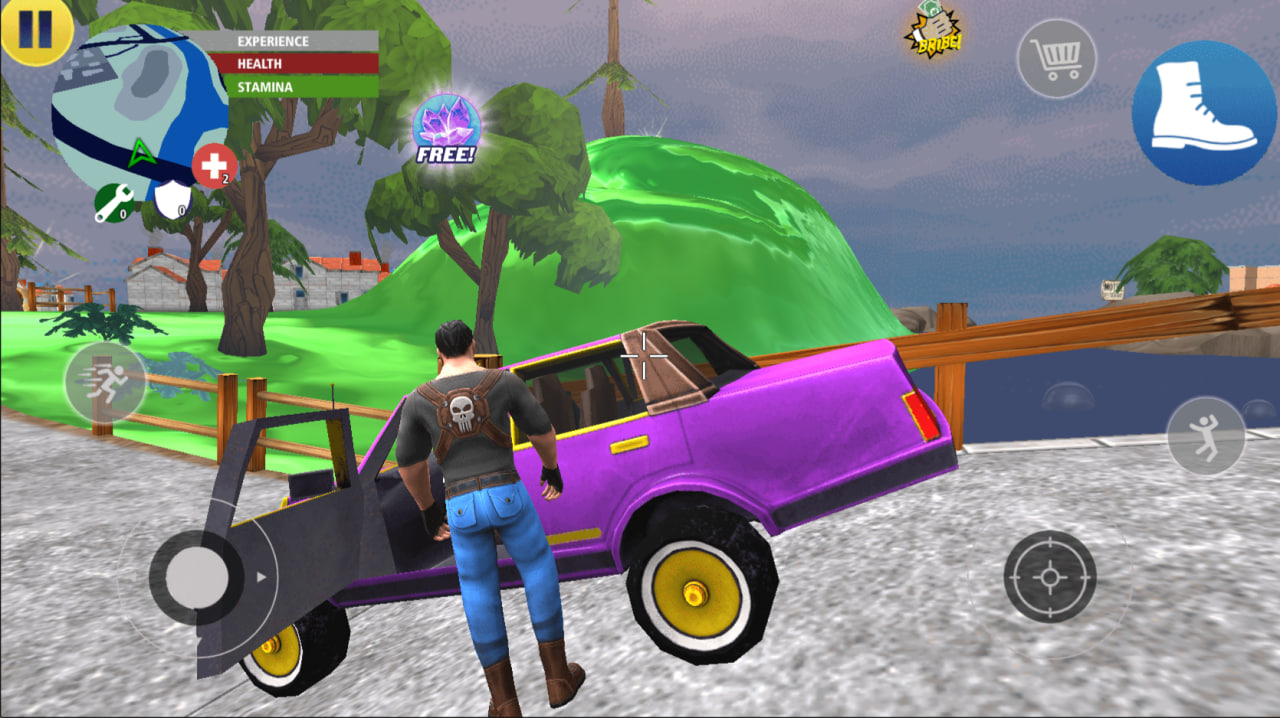Tap the virtual joystick knob
The width and height of the screenshot is (1280, 718).
tap(196, 577)
